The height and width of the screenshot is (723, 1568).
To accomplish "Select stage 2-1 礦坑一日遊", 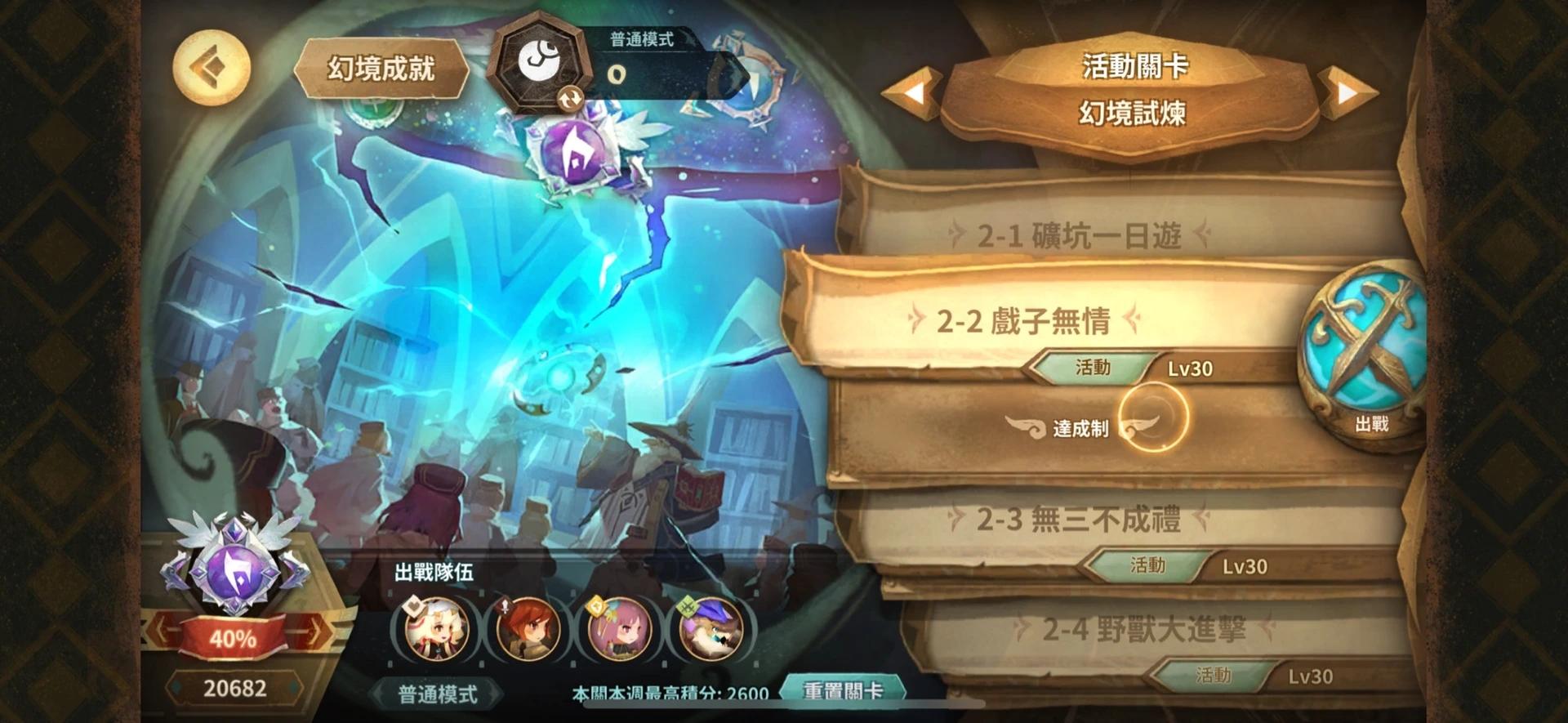I will tap(1078, 234).
